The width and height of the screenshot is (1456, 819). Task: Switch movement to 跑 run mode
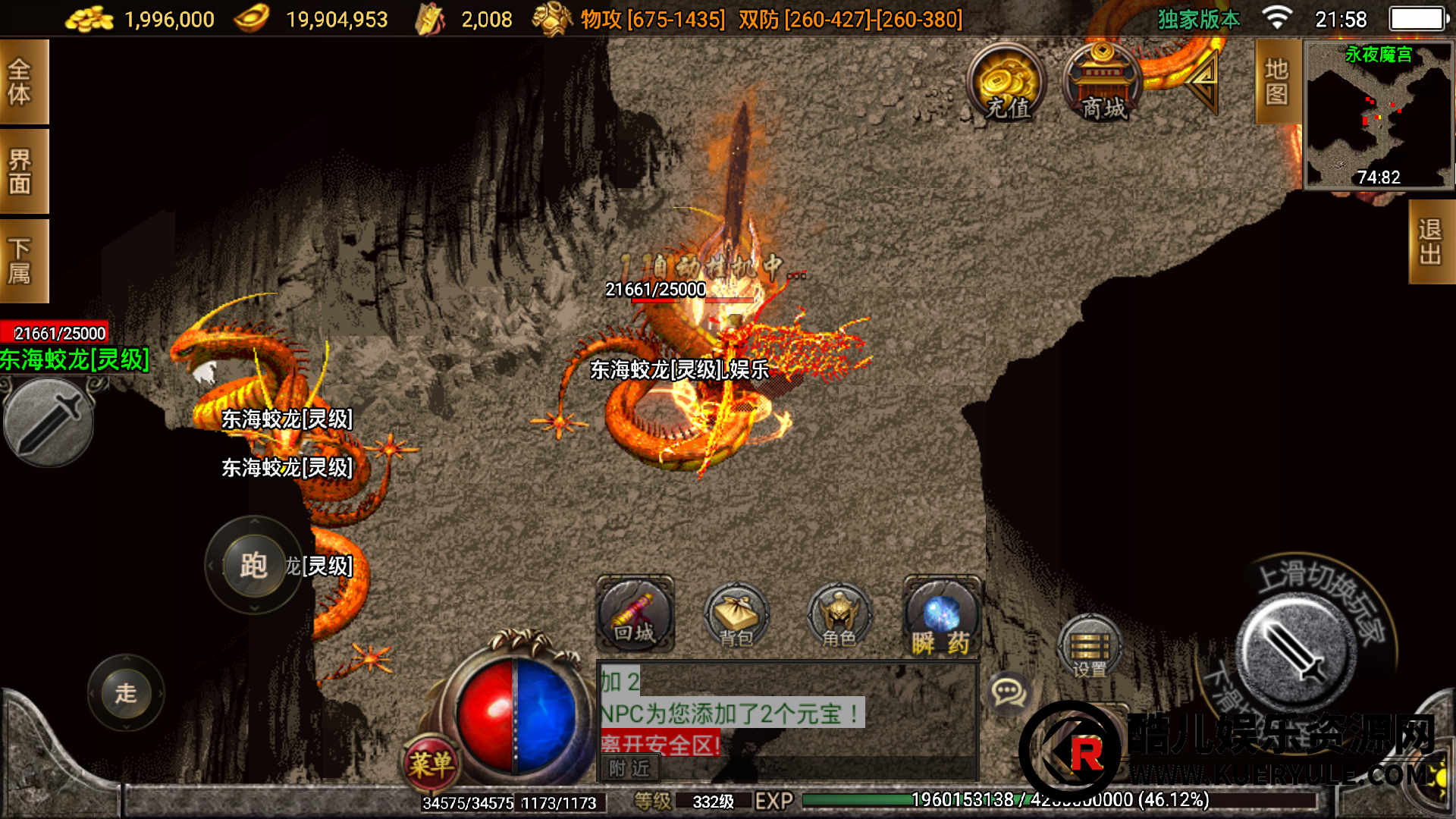[x=253, y=565]
